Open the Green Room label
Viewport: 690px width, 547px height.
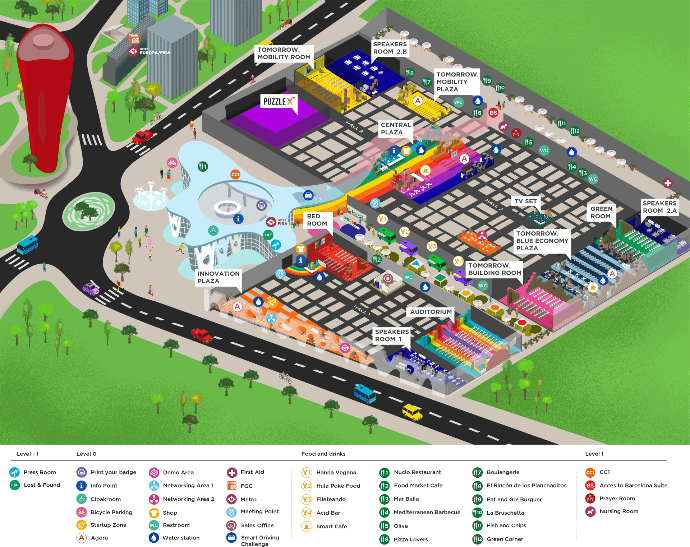[600, 213]
